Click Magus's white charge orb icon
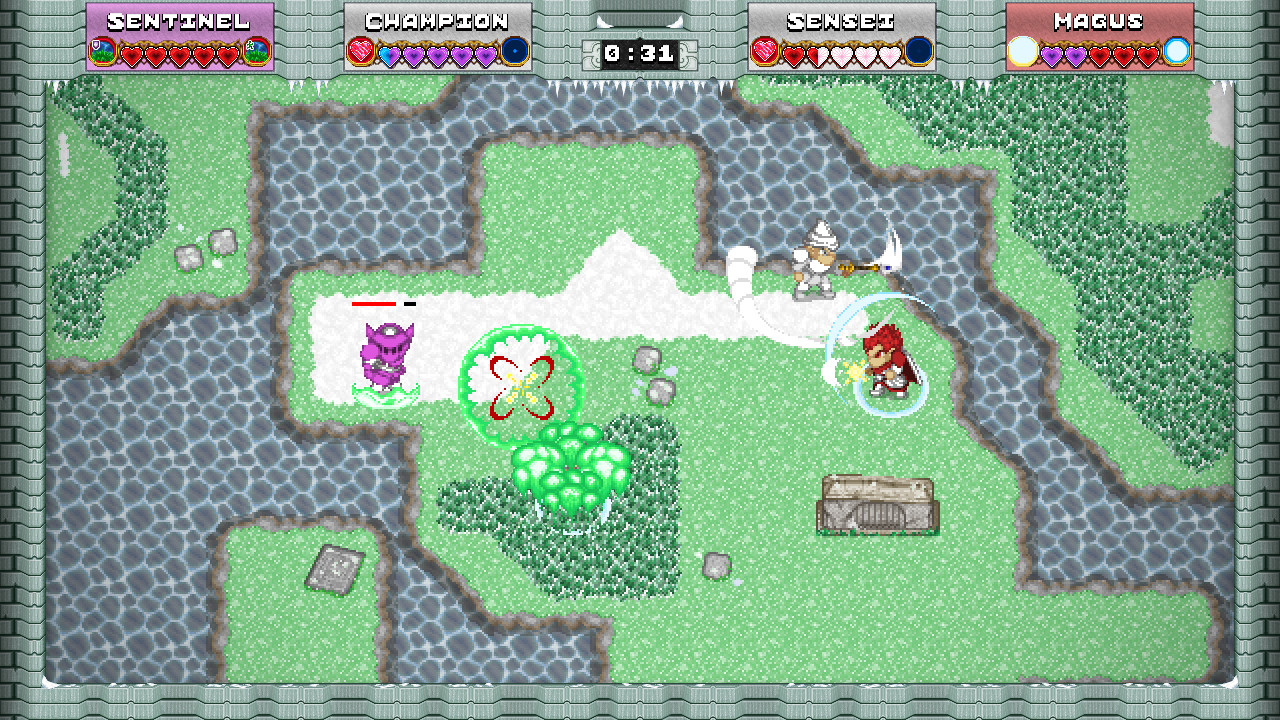Viewport: 1280px width, 720px height. click(1022, 50)
